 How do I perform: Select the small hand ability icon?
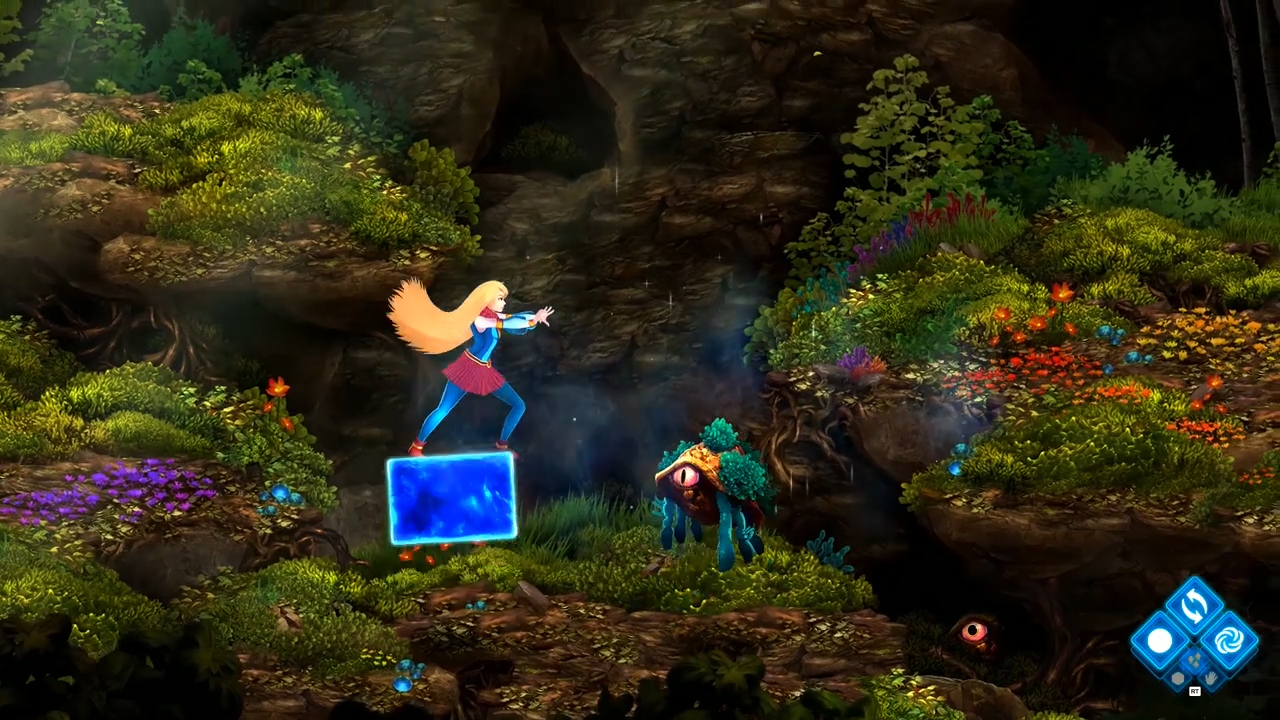tap(1209, 676)
